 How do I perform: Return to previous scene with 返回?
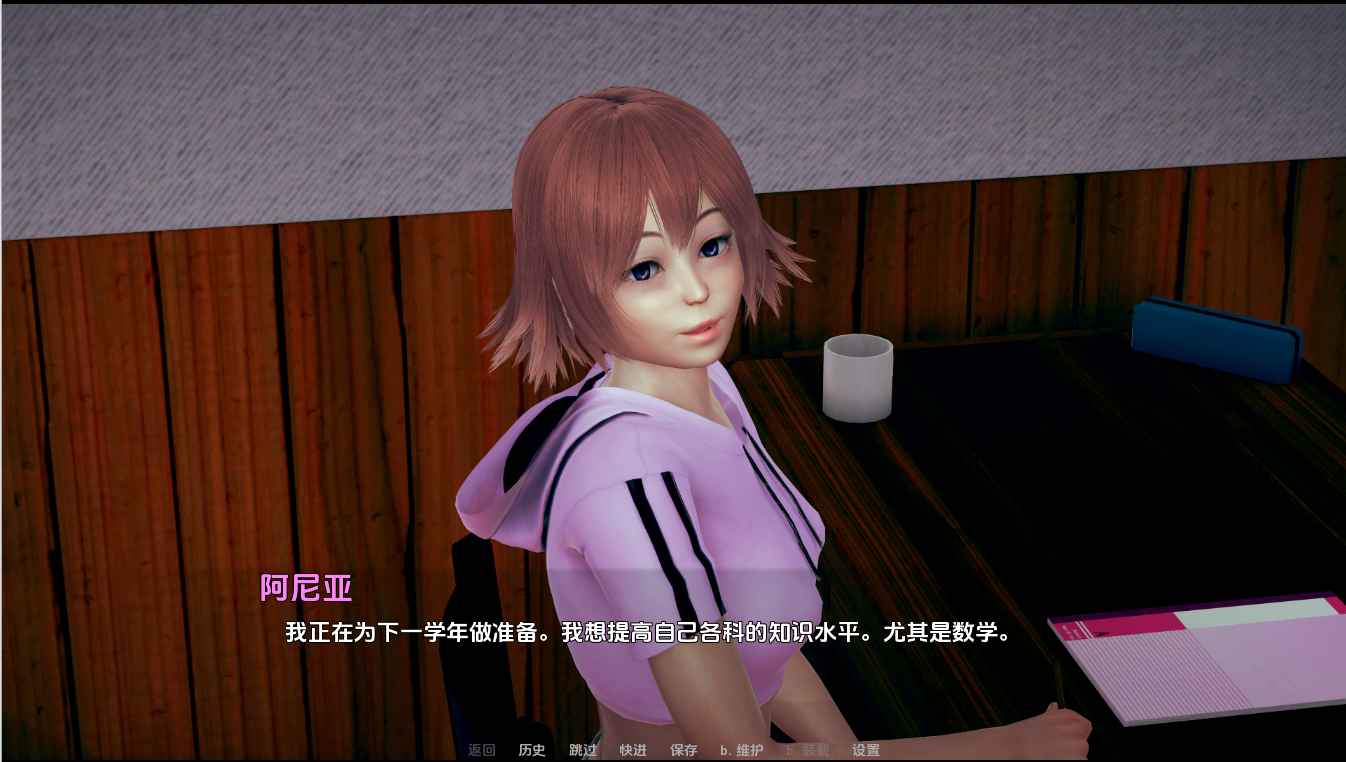pyautogui.click(x=483, y=750)
